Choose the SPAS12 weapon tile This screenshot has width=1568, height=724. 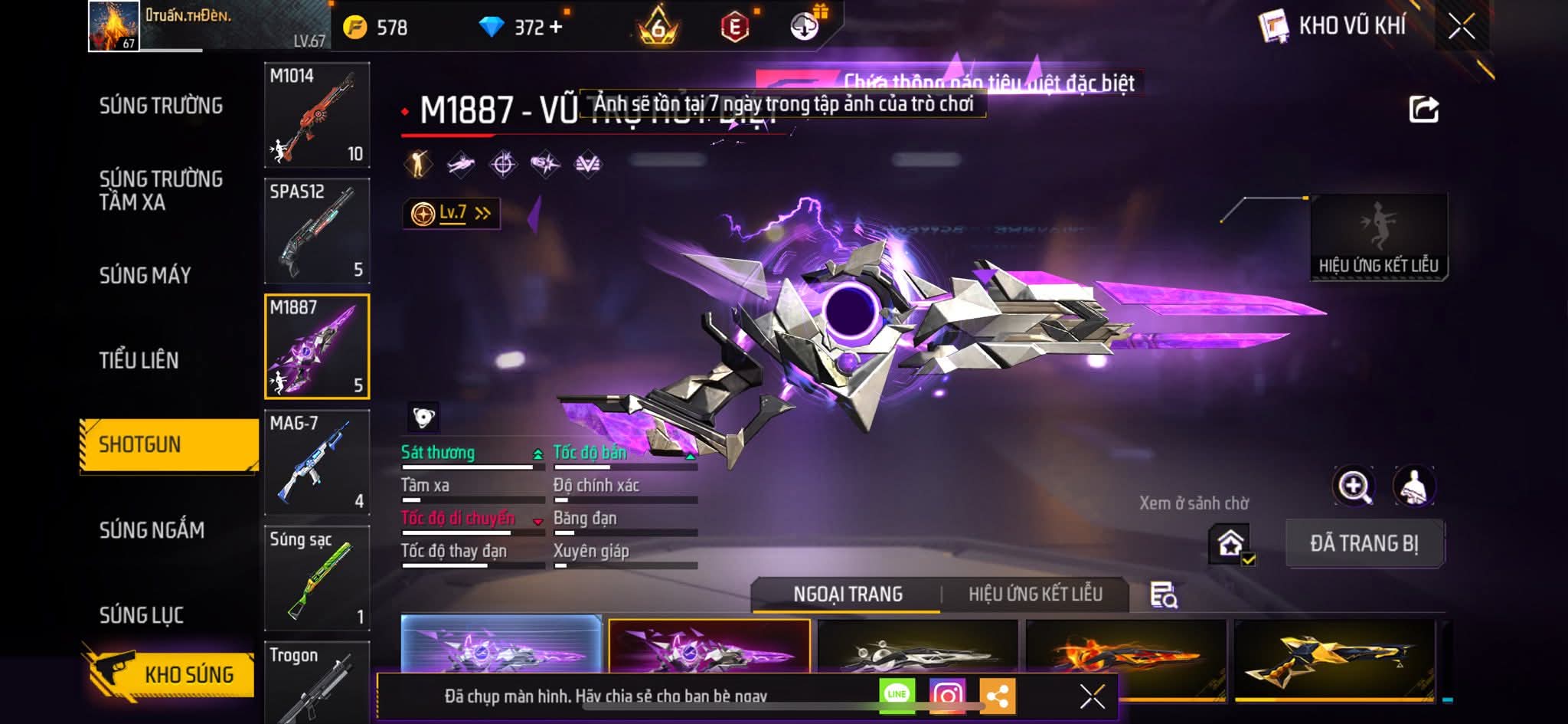click(x=317, y=231)
